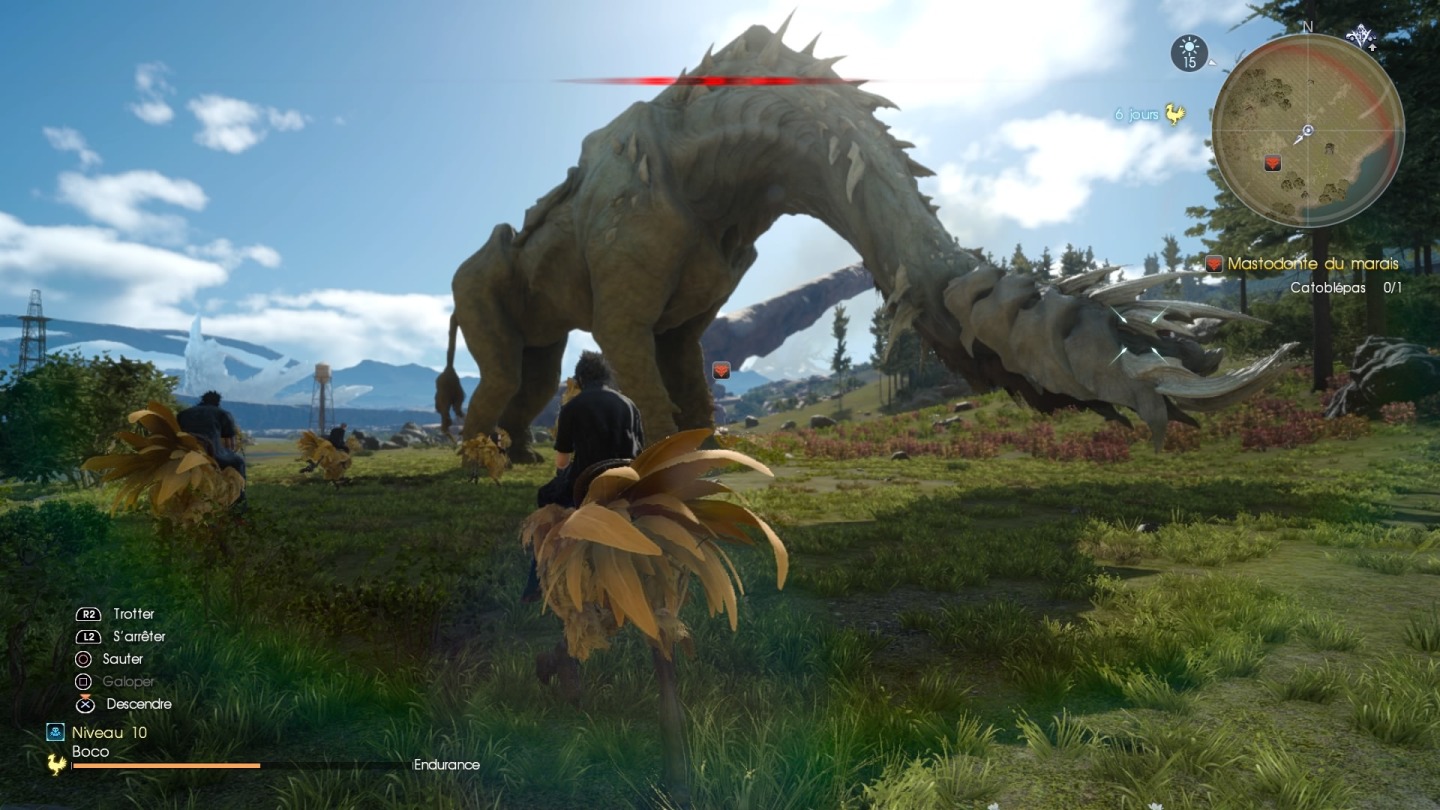Click the red quest icon beside Mastodonte du marais

pos(1214,264)
